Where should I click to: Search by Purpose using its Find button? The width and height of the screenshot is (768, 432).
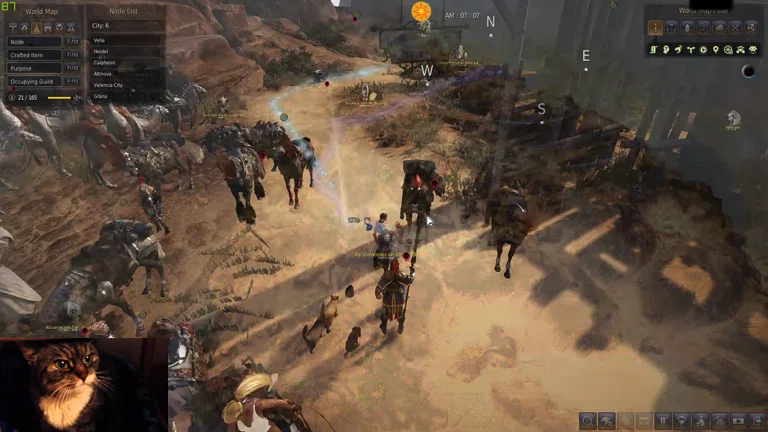tap(72, 68)
